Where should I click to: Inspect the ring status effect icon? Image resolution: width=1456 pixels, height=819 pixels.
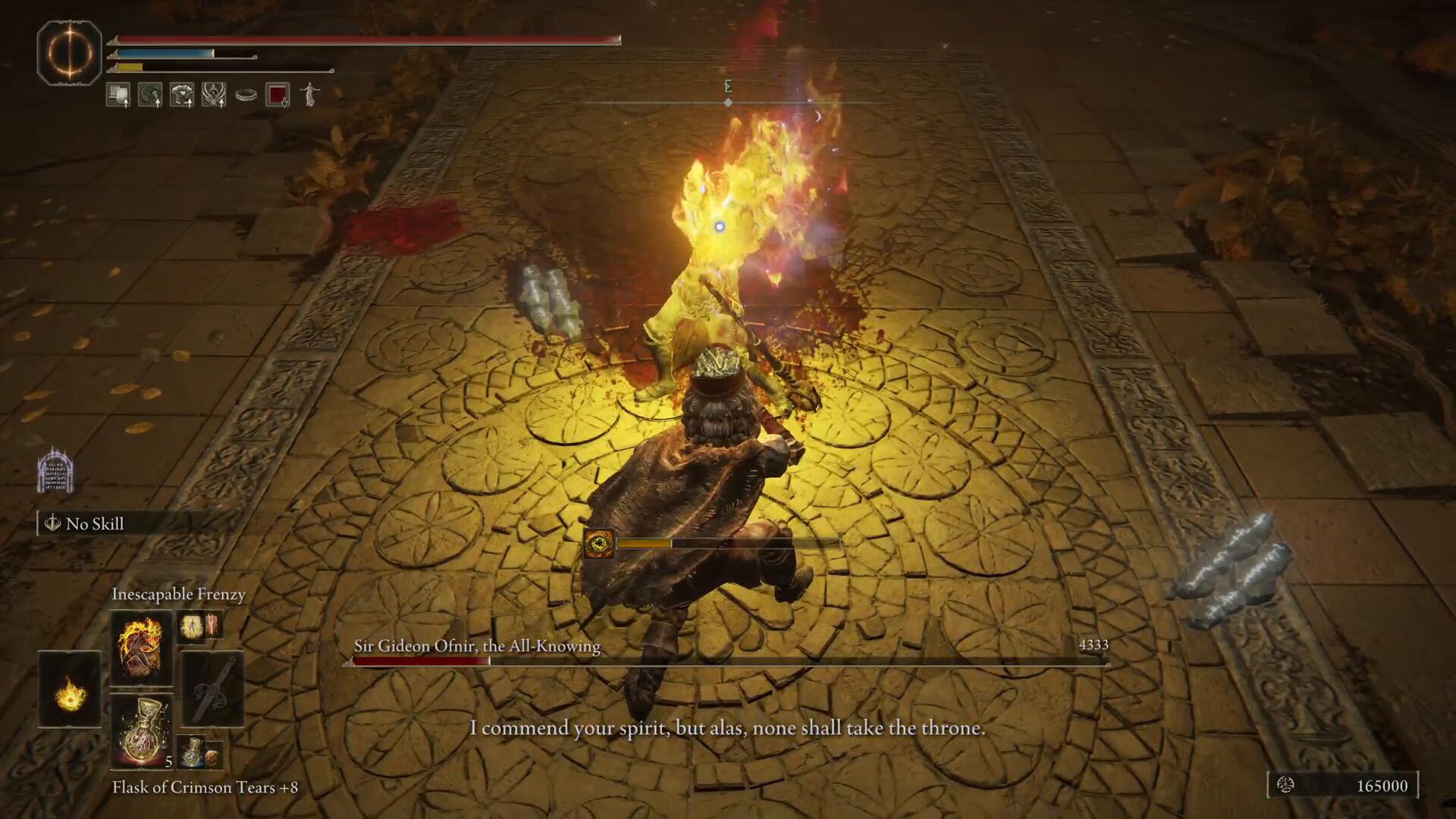[246, 95]
